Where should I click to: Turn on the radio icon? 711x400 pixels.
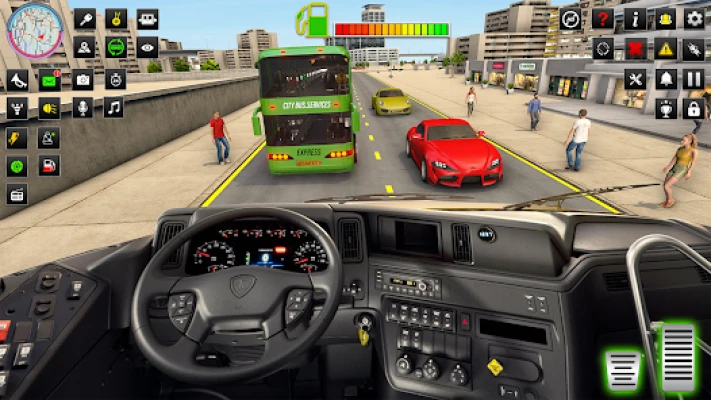[17, 195]
